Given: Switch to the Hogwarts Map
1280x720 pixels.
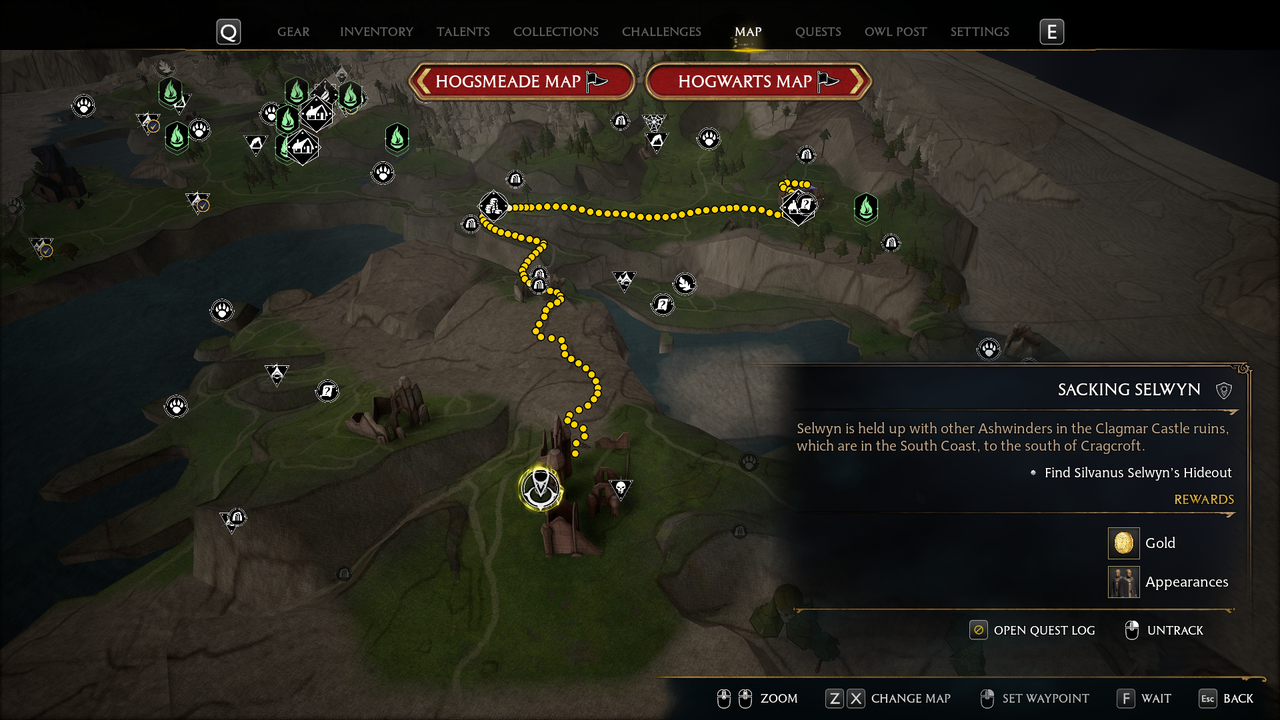Looking at the screenshot, I should point(758,82).
